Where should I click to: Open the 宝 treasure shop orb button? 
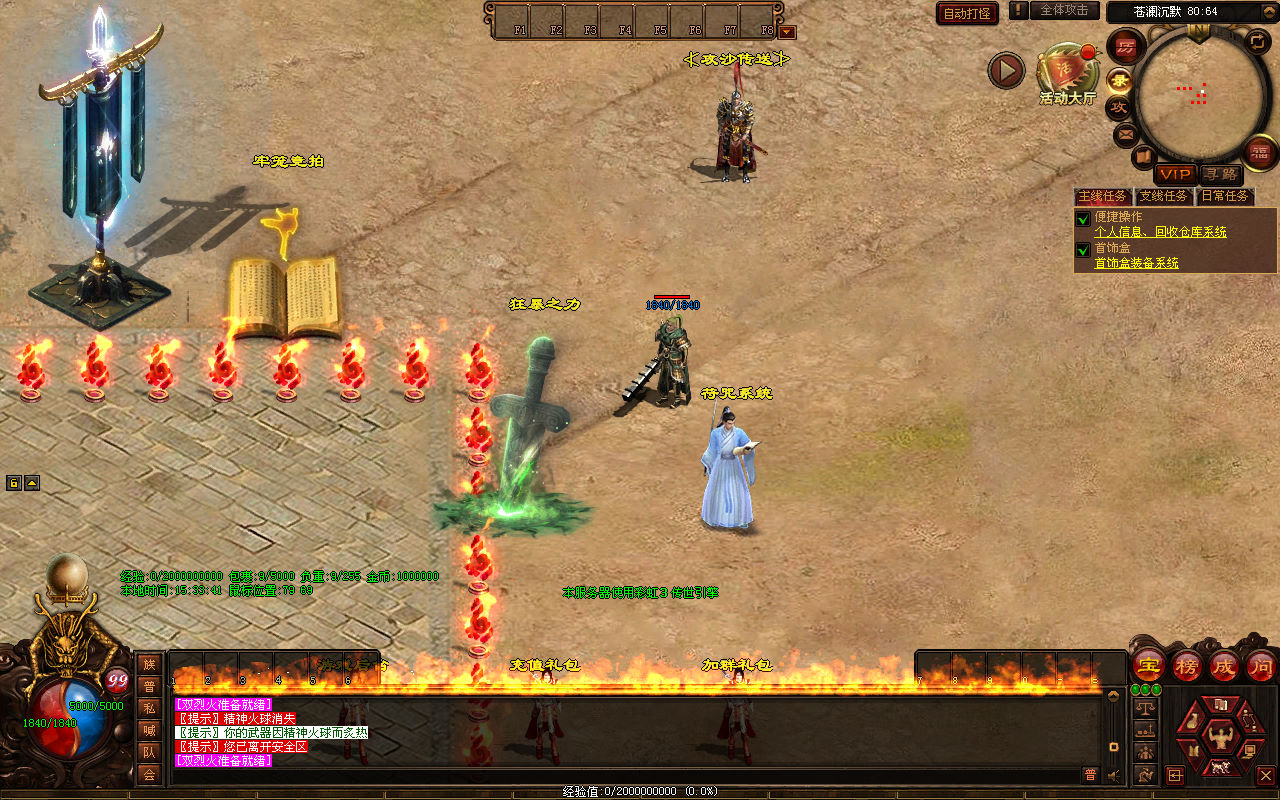click(1148, 665)
